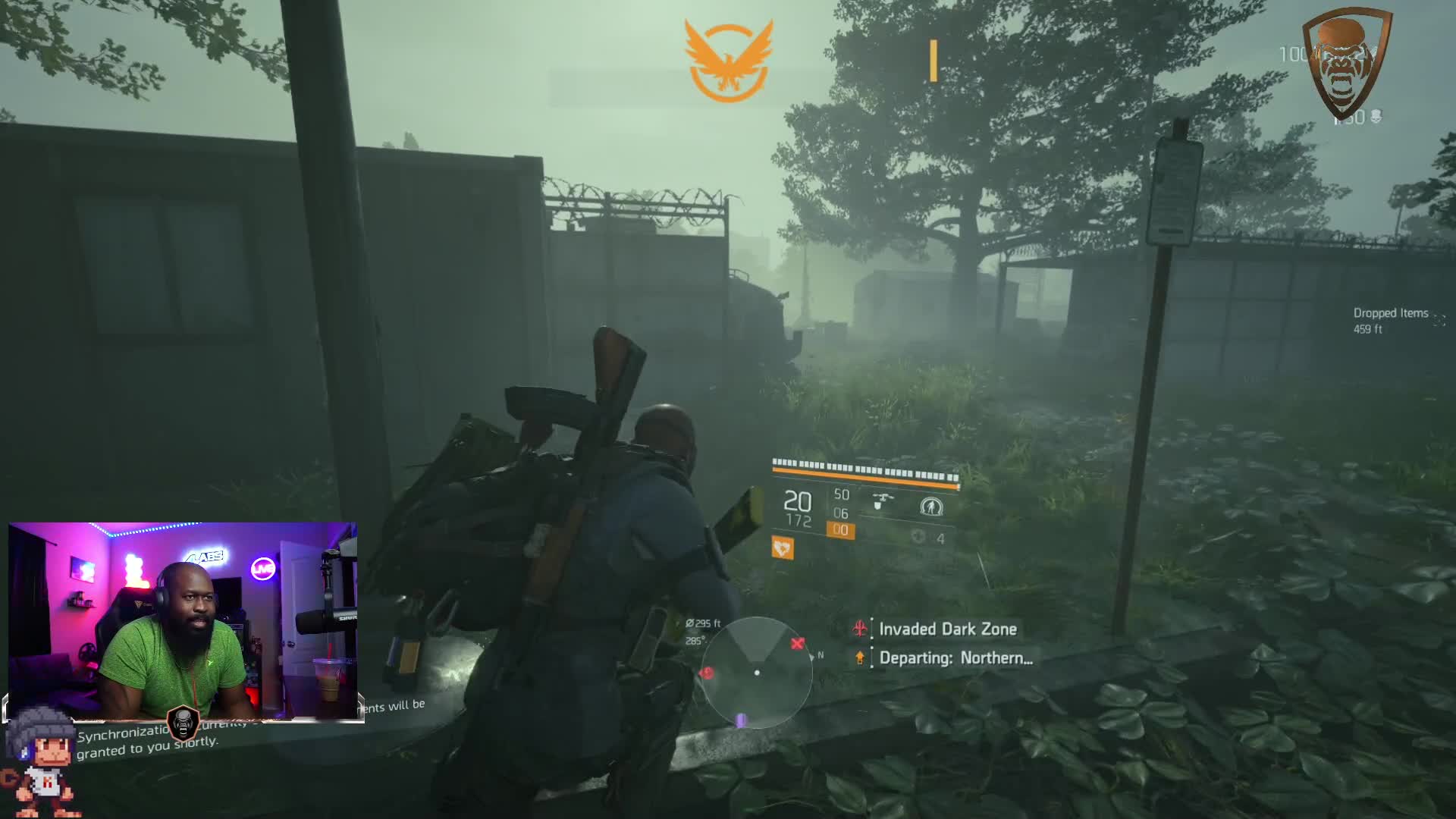
Task: Select the Invaded Dark Zone tracker entry
Action: coord(947,629)
